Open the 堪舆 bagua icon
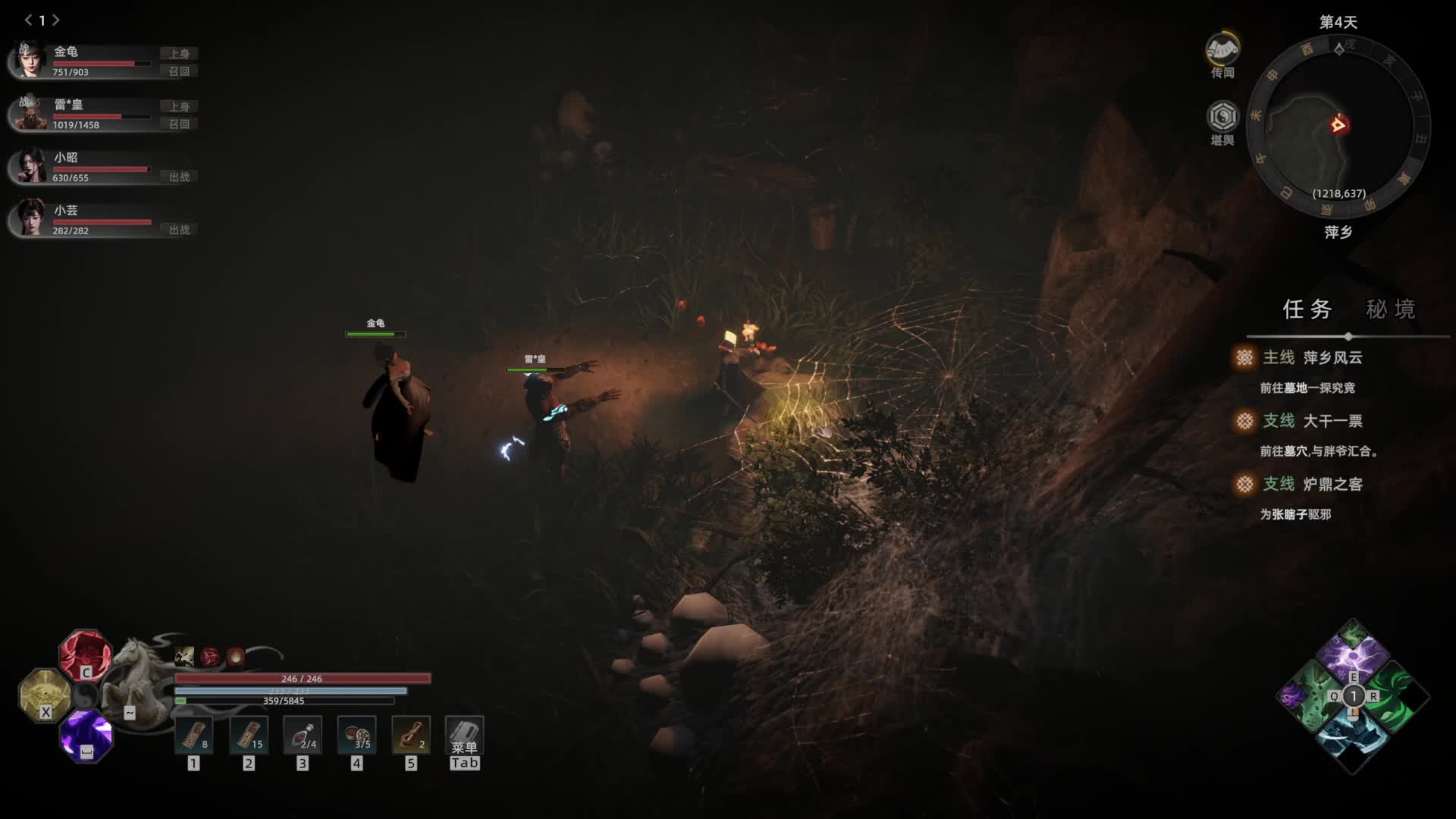The width and height of the screenshot is (1456, 819). pos(1222,118)
